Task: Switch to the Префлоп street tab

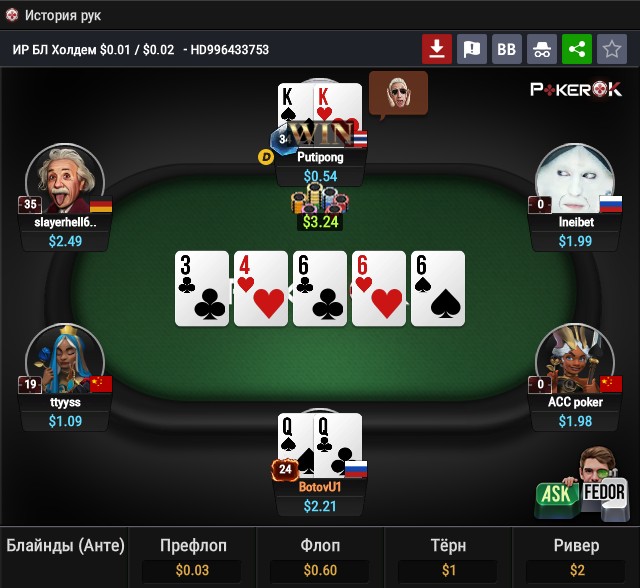Action: click(x=193, y=557)
